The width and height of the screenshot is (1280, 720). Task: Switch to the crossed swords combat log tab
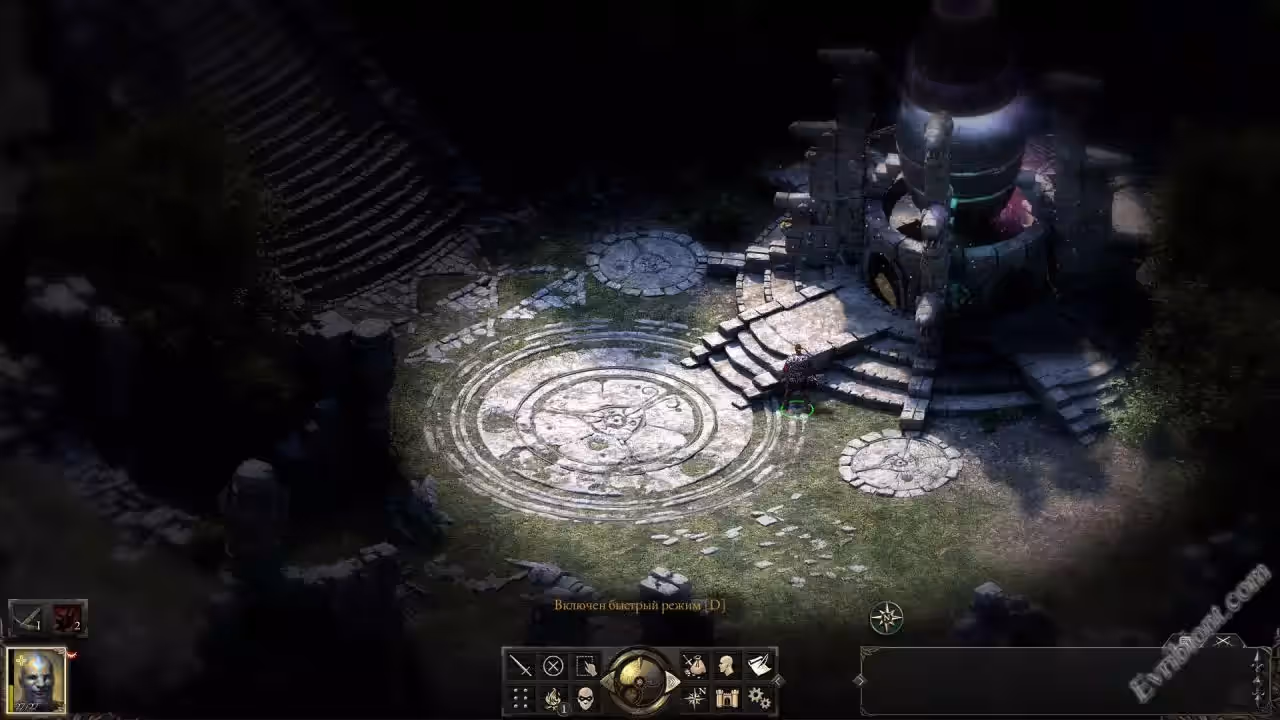coord(1222,641)
